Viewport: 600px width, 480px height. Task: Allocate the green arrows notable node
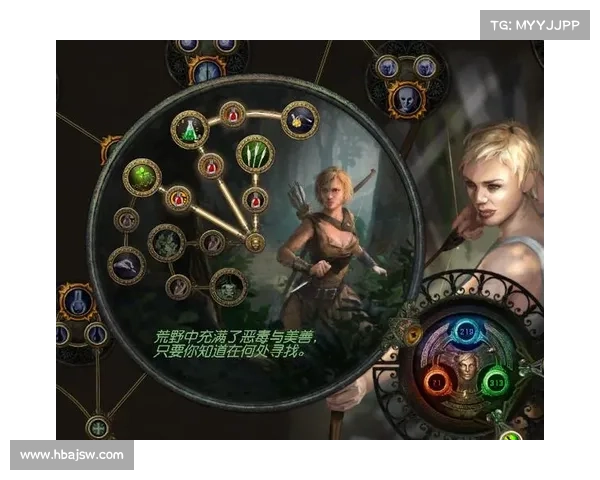point(255,154)
